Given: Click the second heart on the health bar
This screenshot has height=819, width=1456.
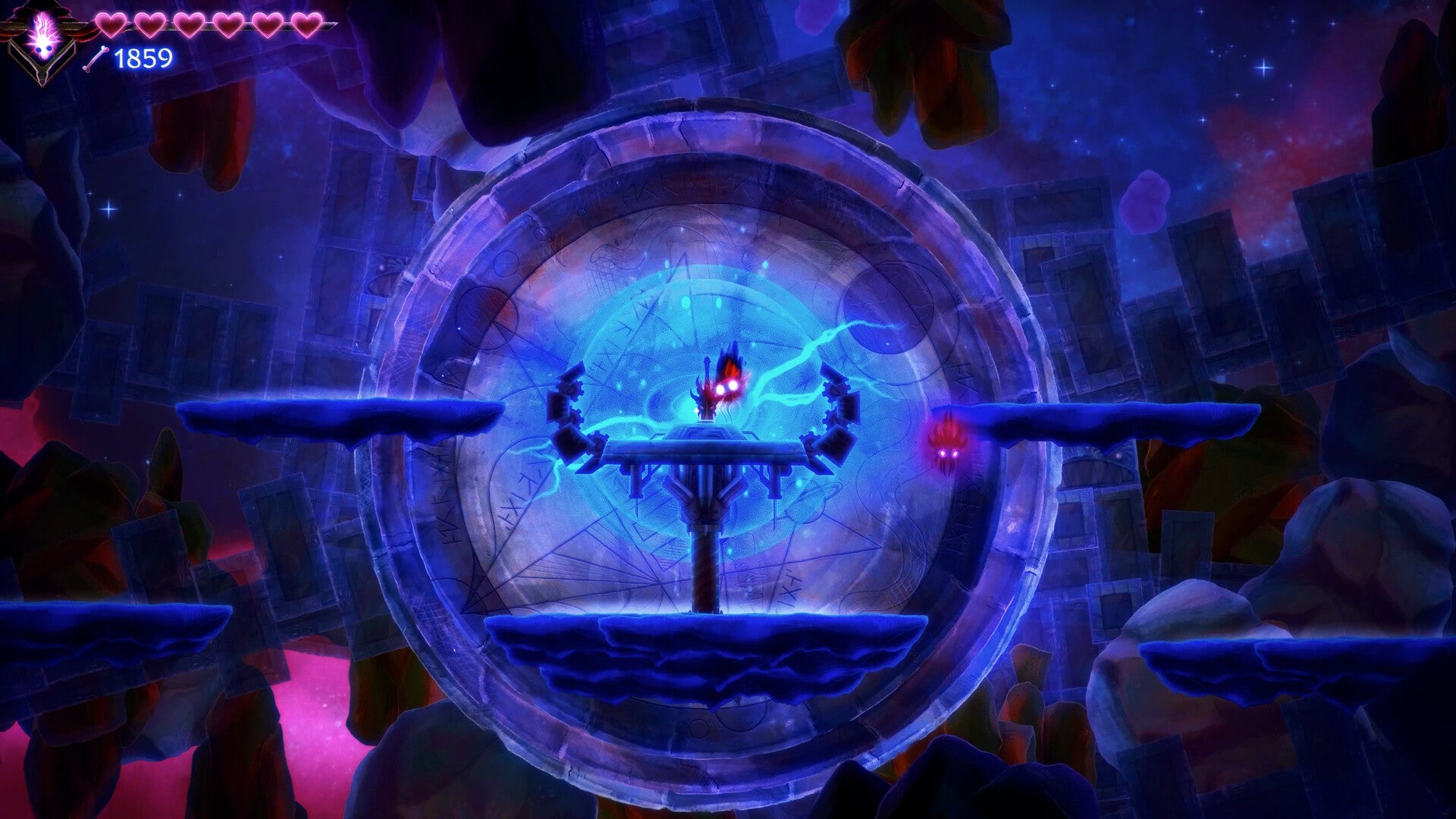Looking at the screenshot, I should [150, 25].
